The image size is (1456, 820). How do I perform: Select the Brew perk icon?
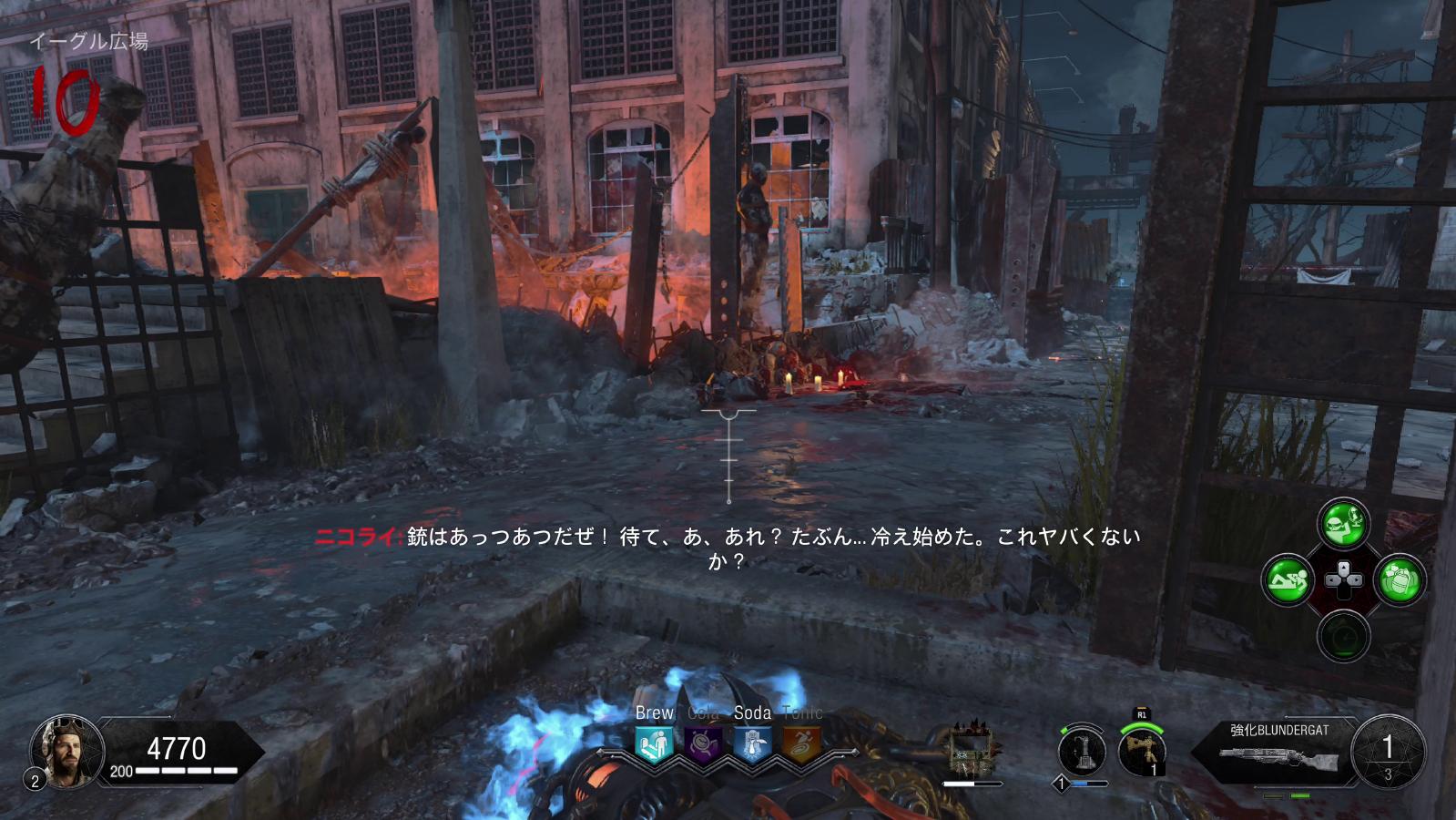click(654, 743)
